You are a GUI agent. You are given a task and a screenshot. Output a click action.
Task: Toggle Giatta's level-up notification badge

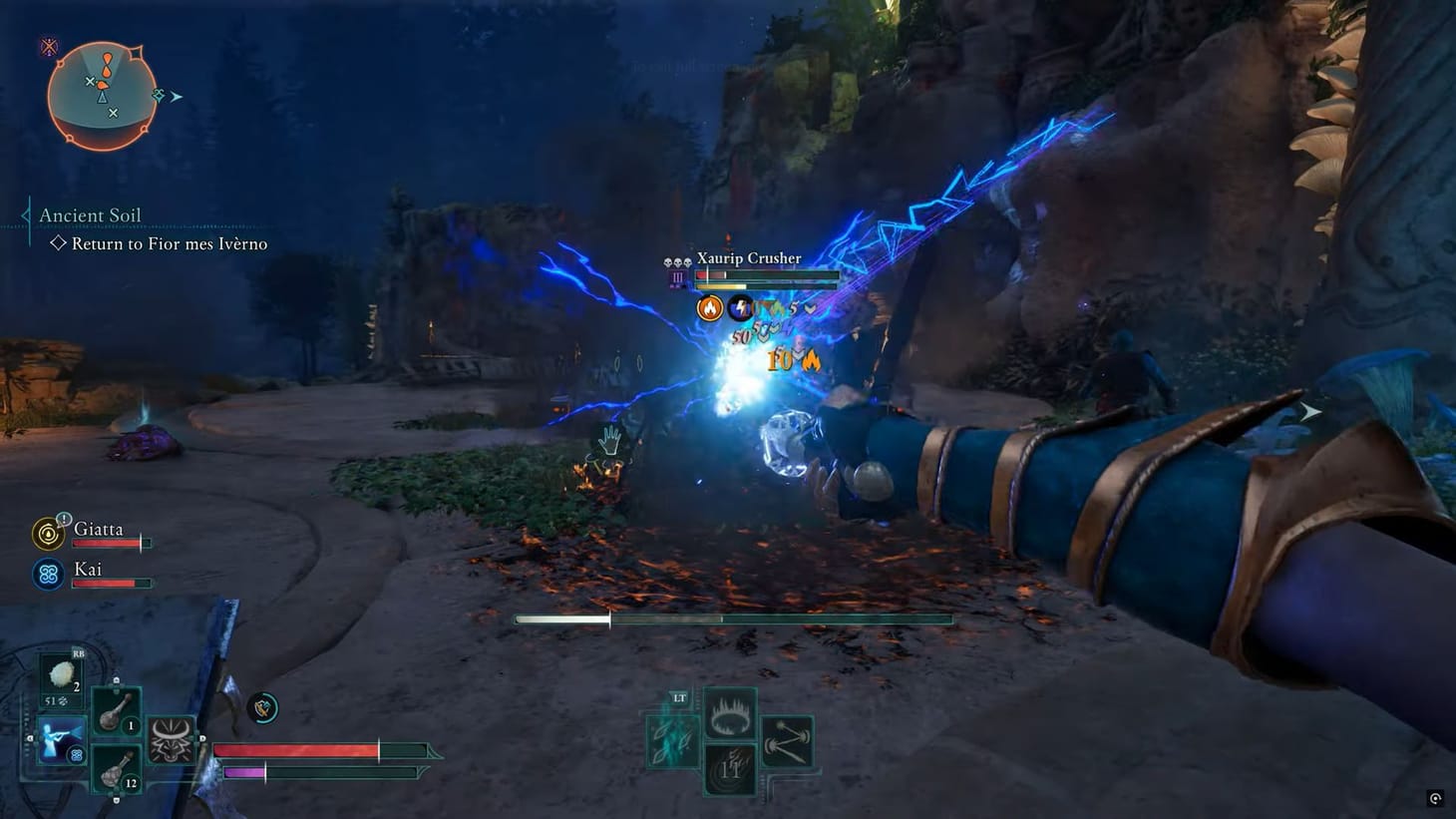coord(63,520)
